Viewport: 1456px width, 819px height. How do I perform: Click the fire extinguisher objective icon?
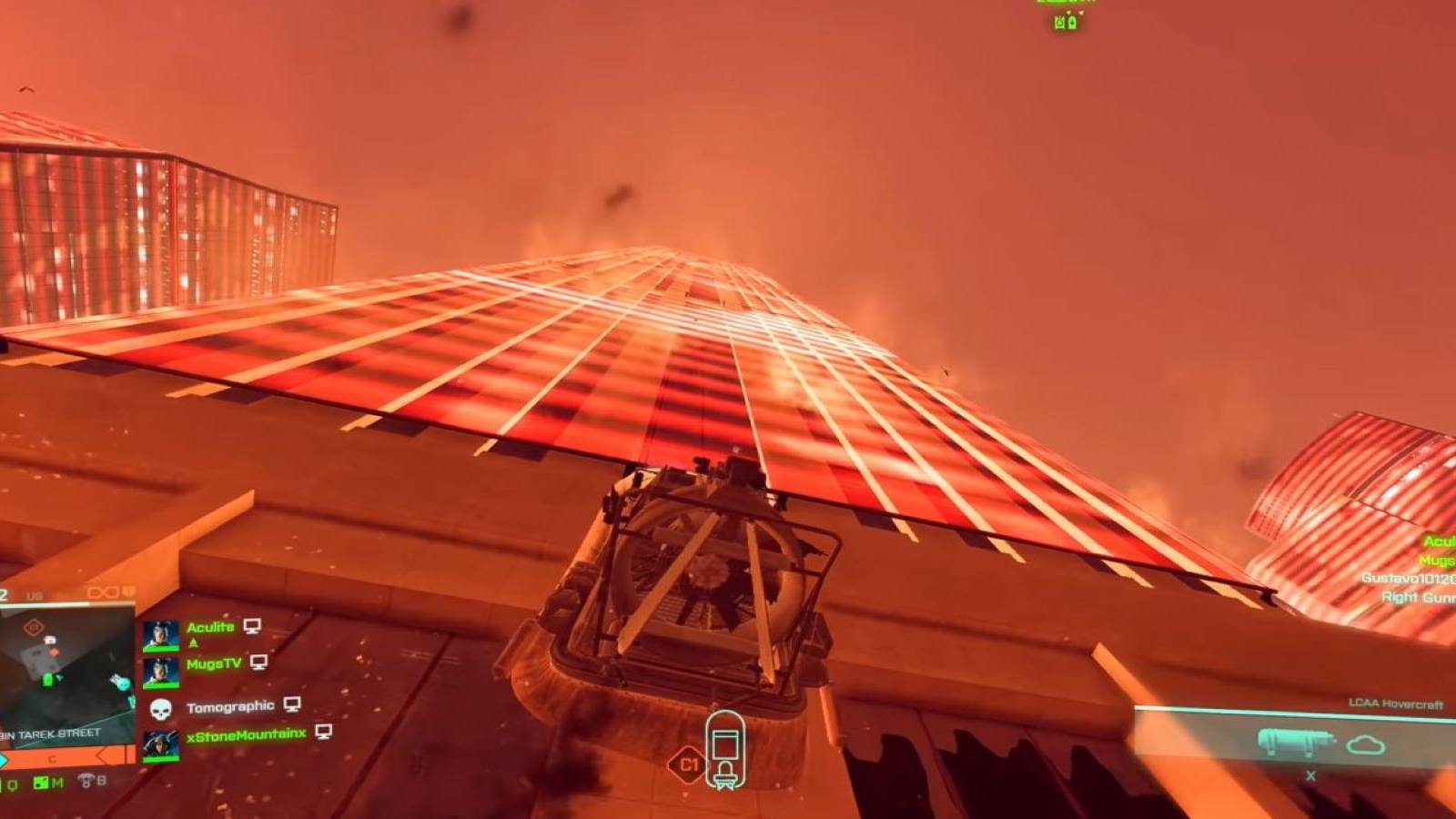[725, 748]
